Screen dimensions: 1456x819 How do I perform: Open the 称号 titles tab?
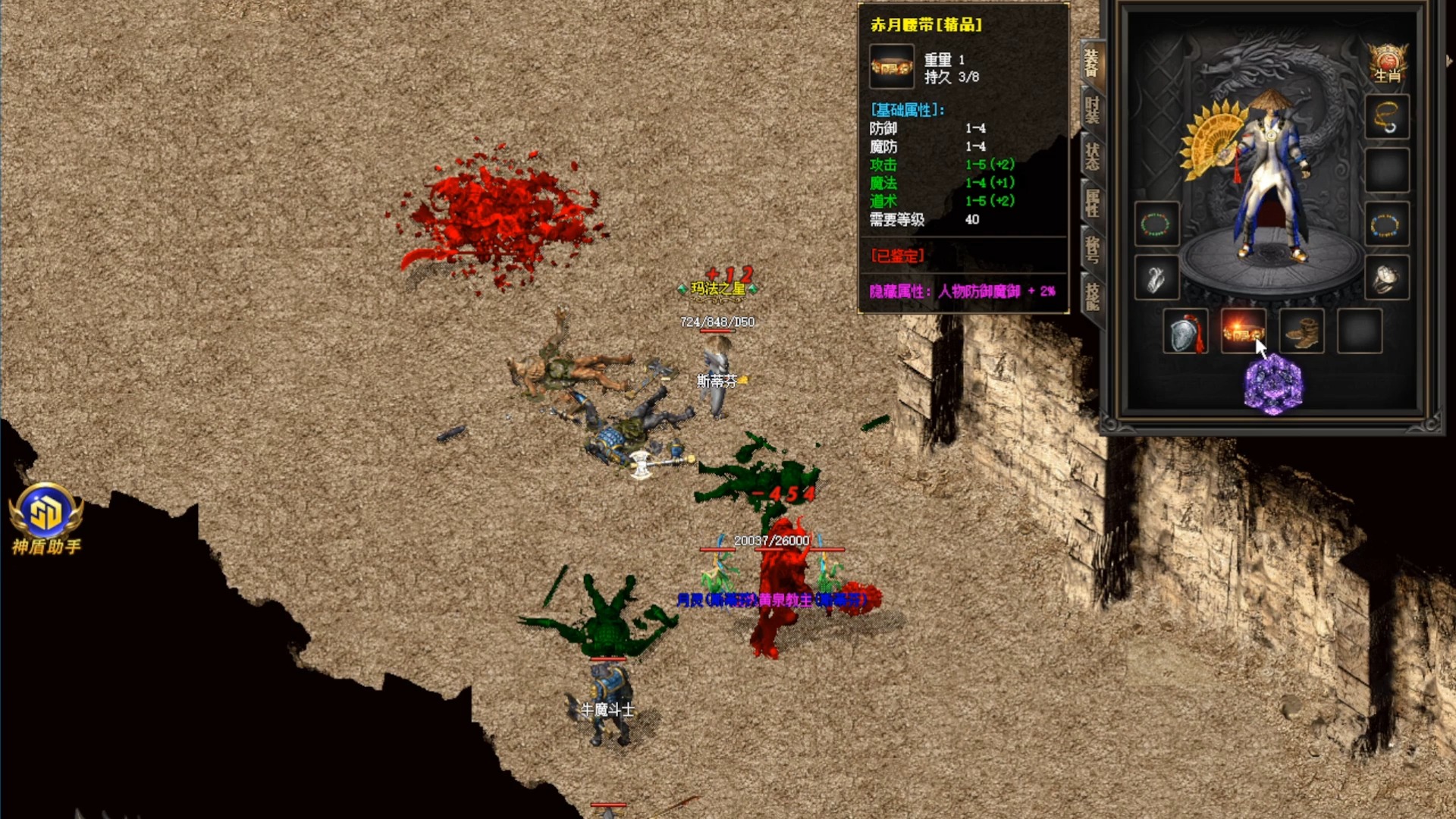tap(1092, 249)
